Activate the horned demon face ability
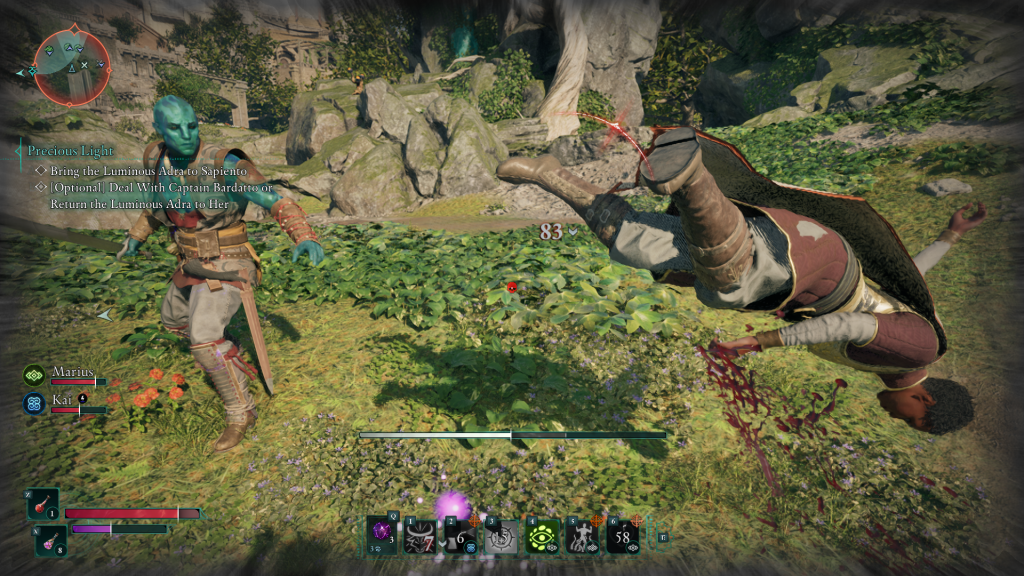 click(x=421, y=535)
